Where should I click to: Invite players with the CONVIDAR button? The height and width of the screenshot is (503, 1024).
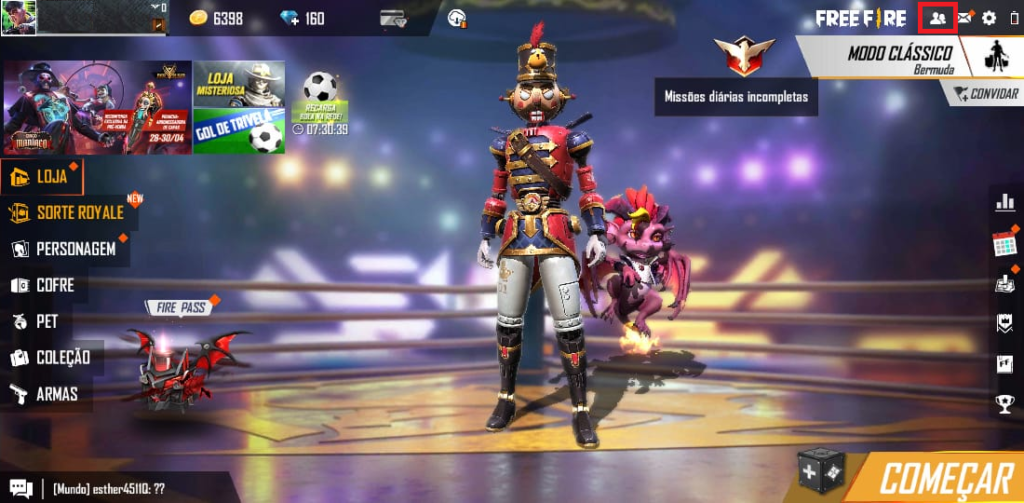tap(984, 93)
